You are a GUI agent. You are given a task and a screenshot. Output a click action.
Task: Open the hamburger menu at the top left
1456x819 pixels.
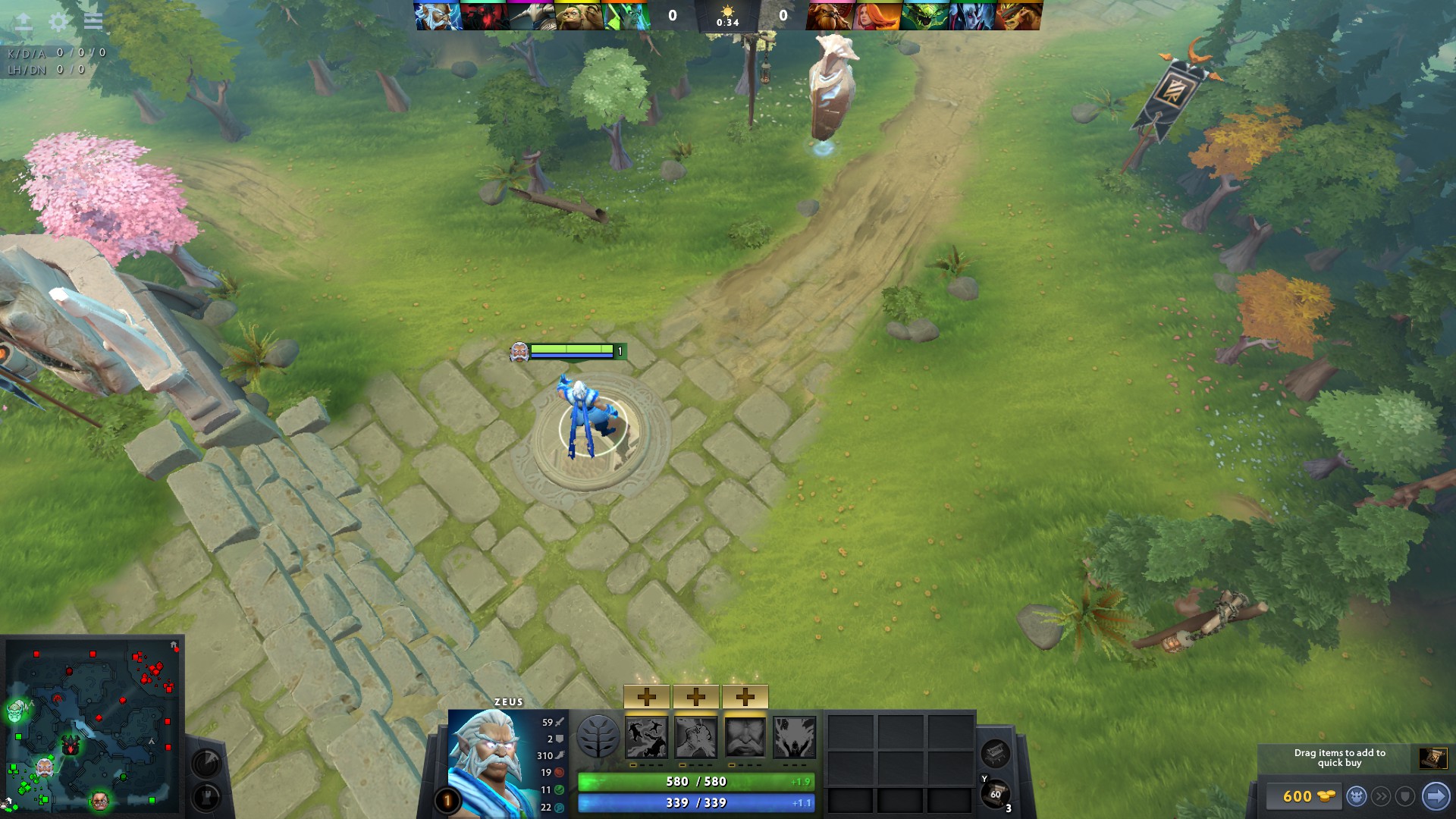click(92, 21)
